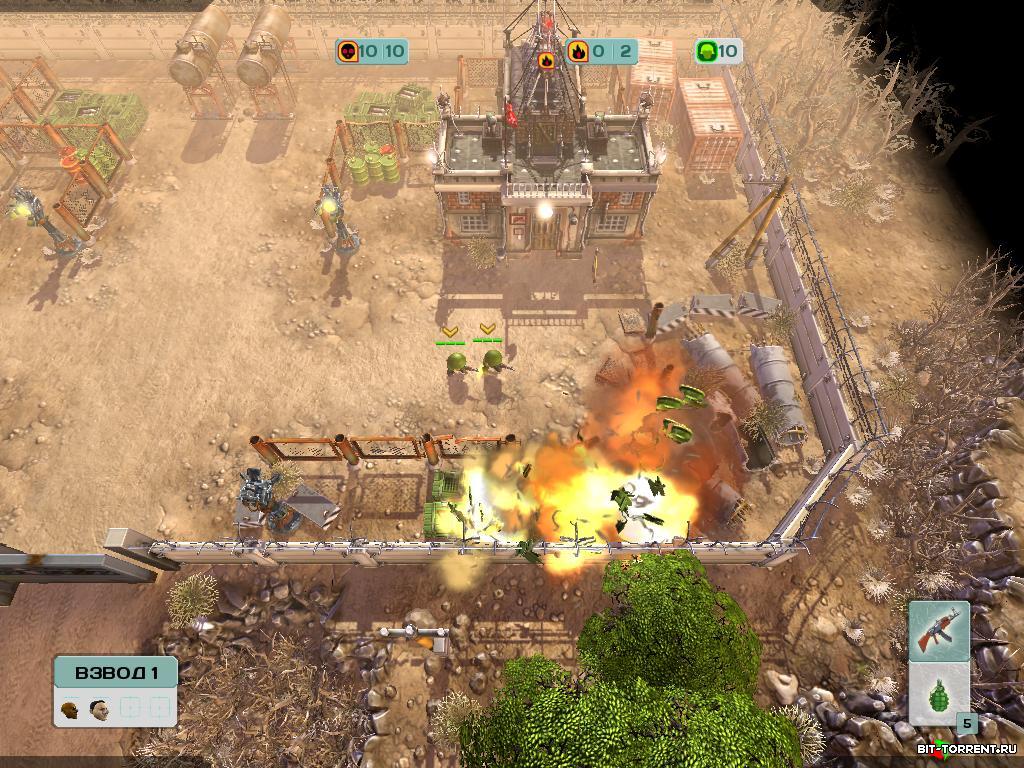Image resolution: width=1024 pixels, height=768 pixels.
Task: Select the ВЗВОД 1 squad header
Action: pyautogui.click(x=115, y=672)
